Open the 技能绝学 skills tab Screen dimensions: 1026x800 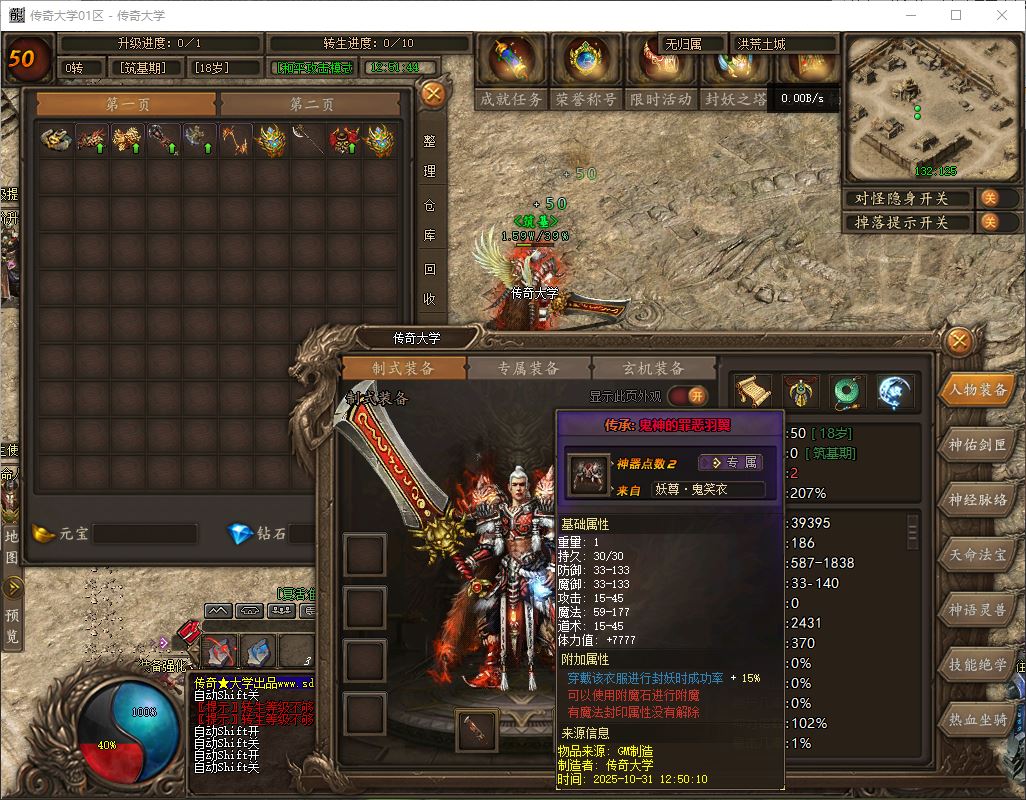(977, 664)
